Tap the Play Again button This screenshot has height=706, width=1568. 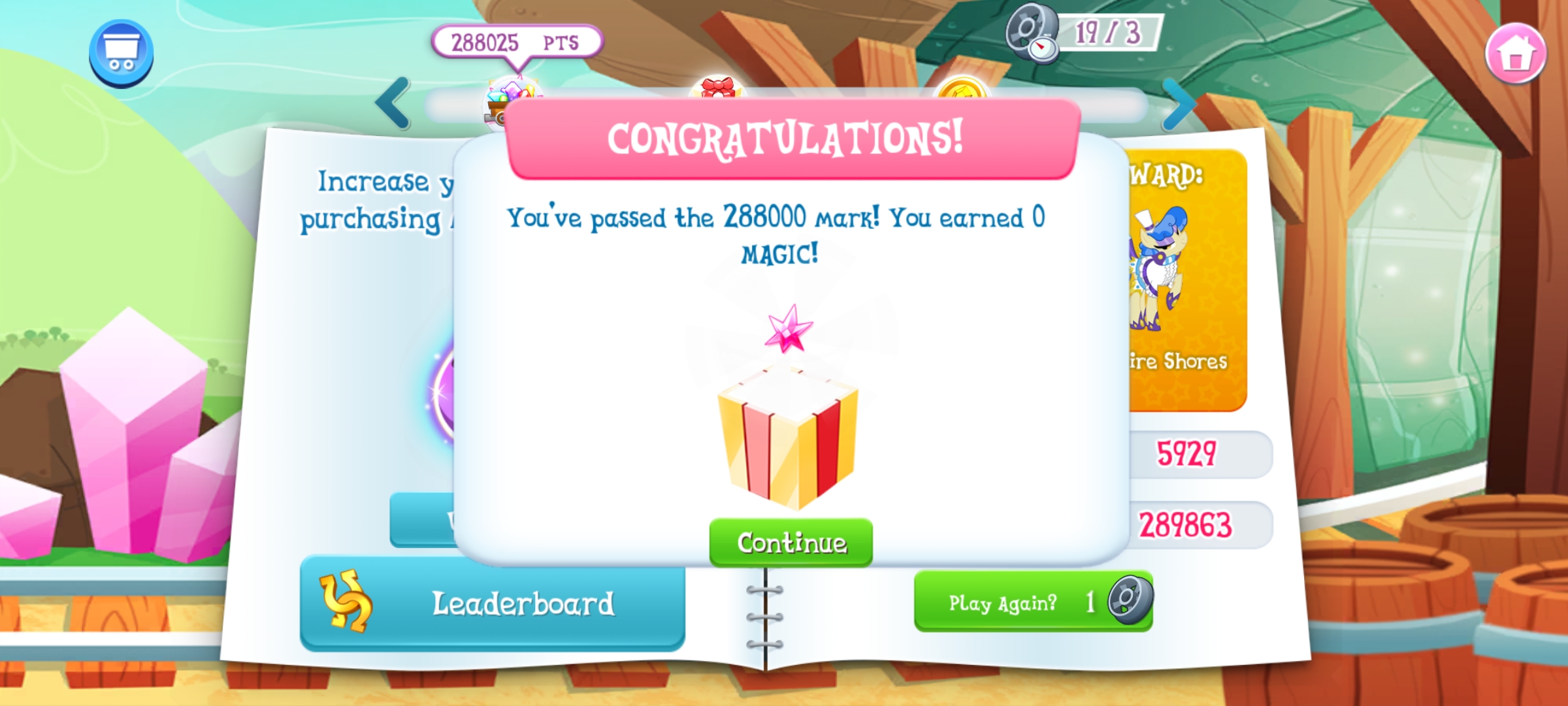1033,601
